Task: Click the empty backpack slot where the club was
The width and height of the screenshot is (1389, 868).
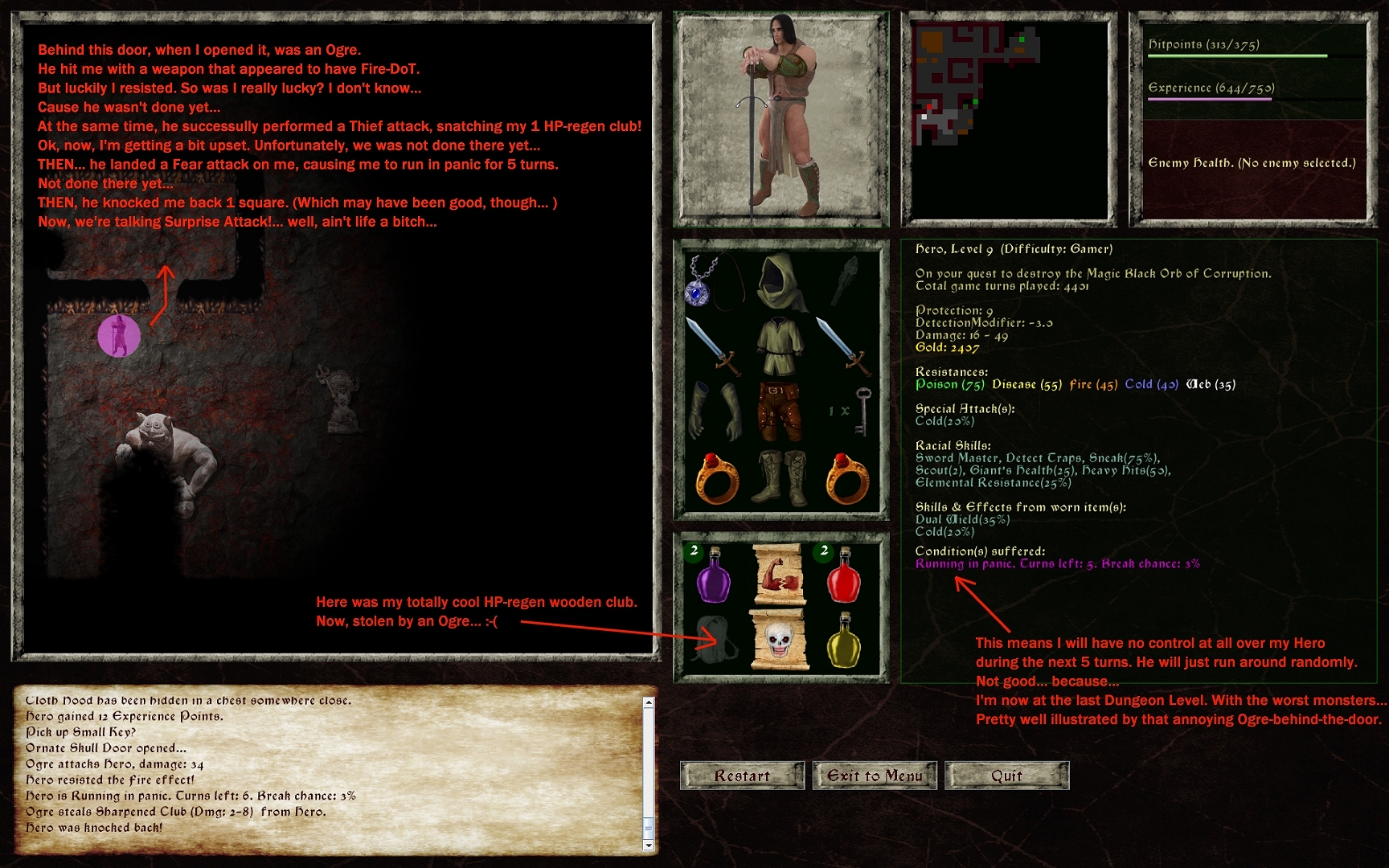Action: click(714, 639)
